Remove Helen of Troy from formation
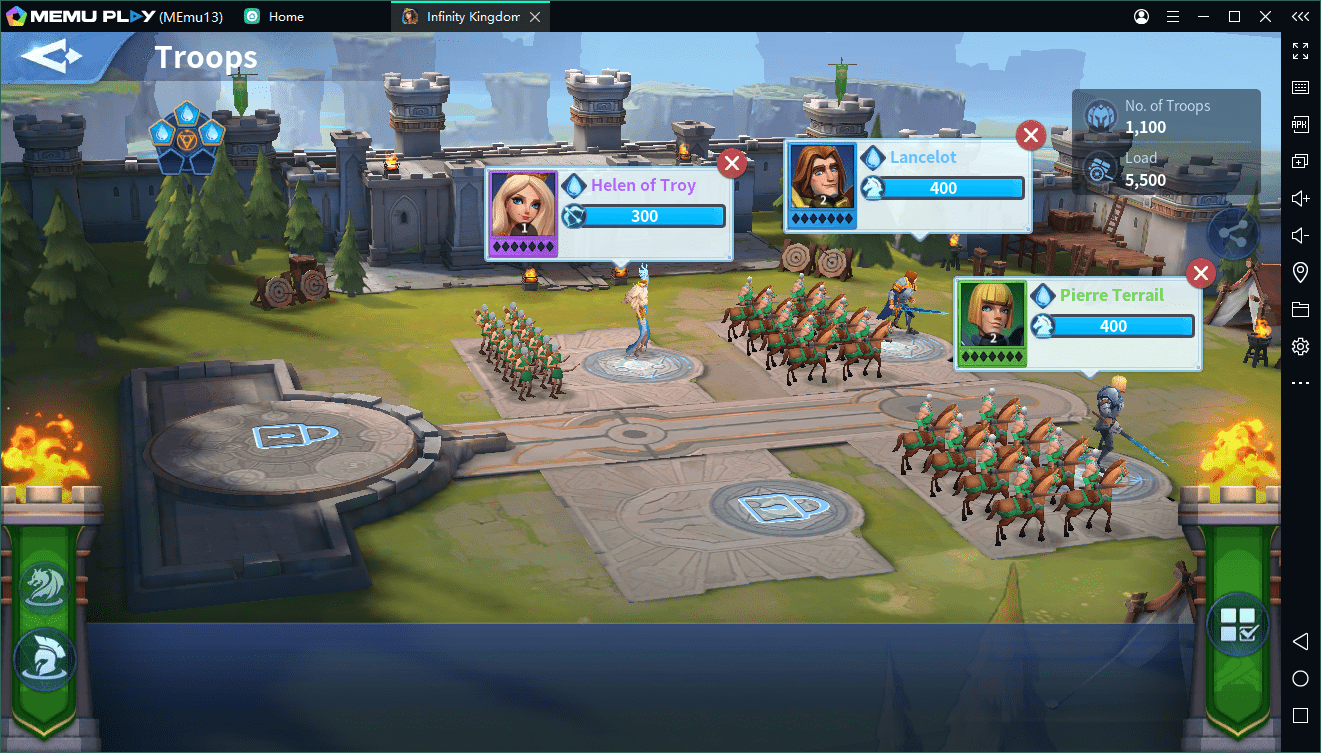 733,163
